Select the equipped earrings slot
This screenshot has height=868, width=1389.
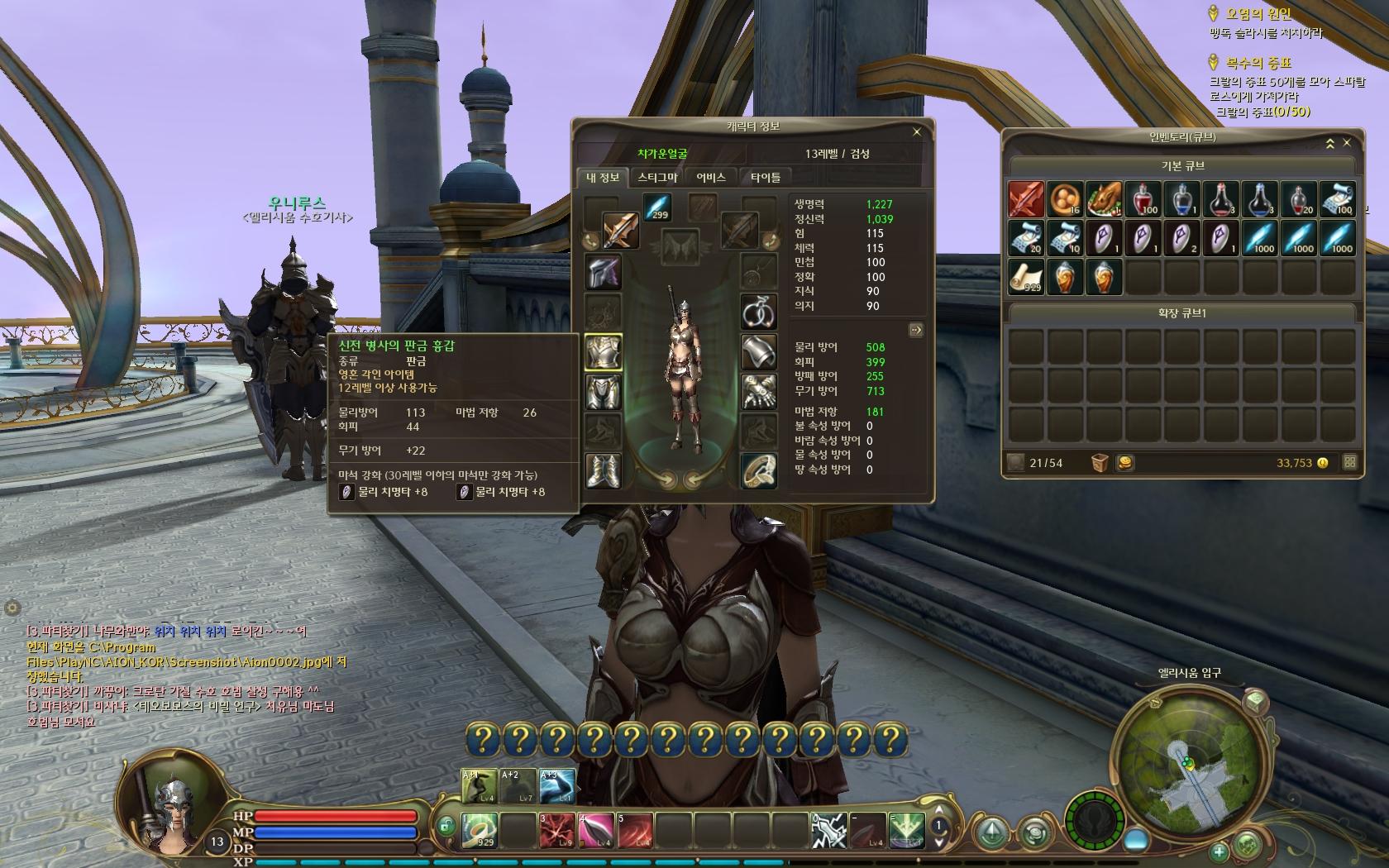(758, 311)
